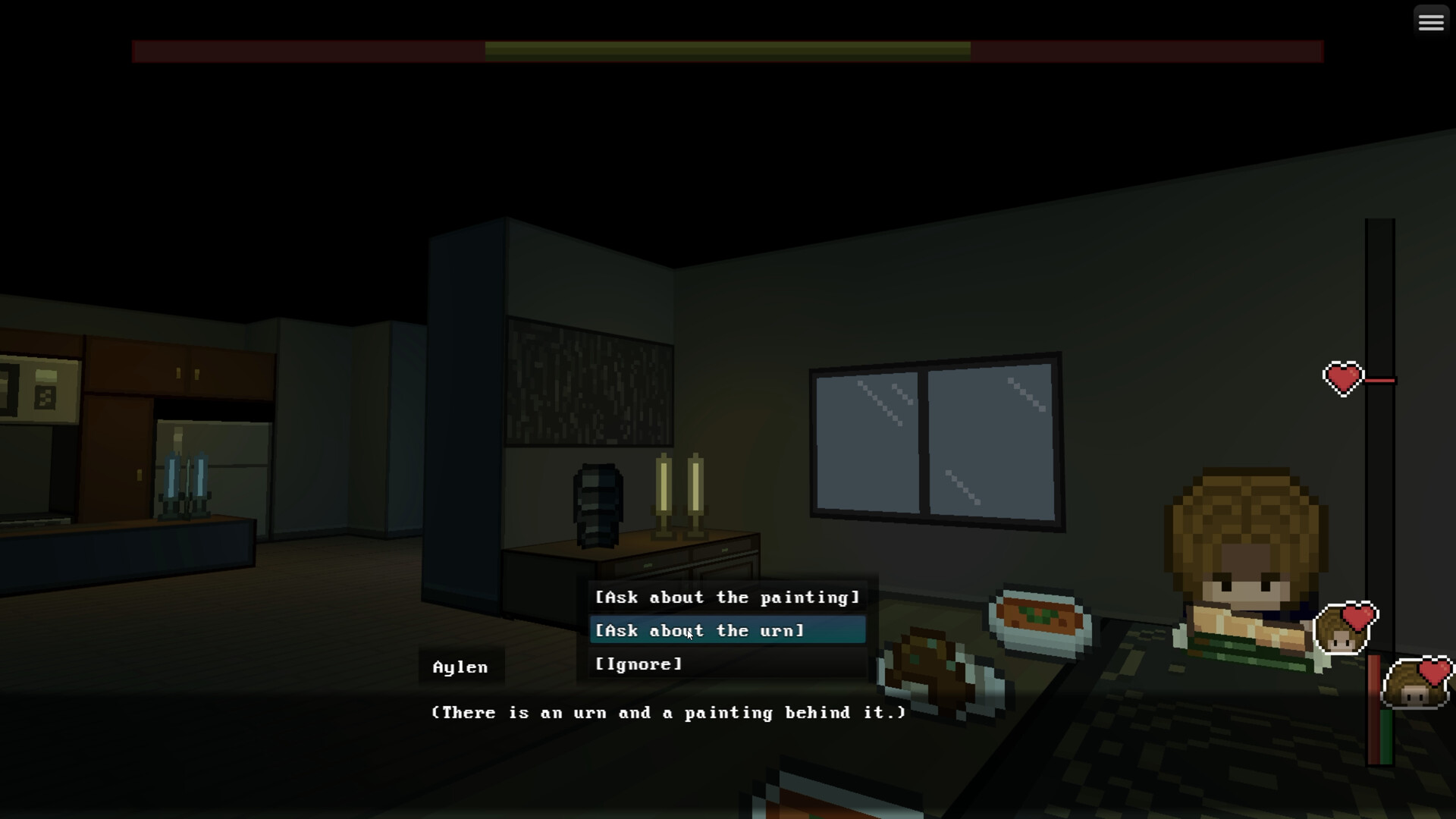1456x819 pixels.
Task: Click the Aylen name tag
Action: click(460, 667)
